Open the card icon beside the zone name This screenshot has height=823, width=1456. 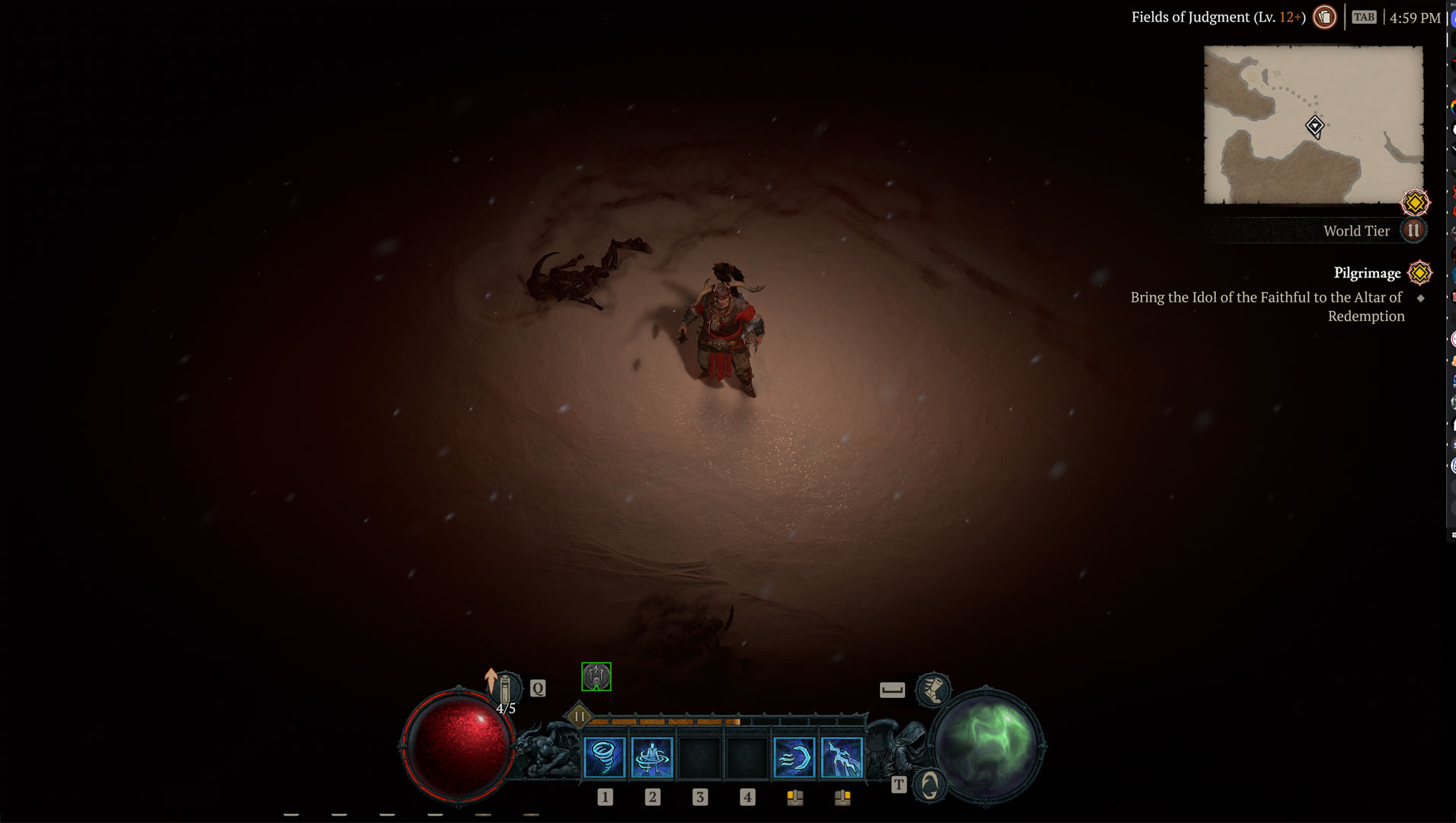(1325, 17)
